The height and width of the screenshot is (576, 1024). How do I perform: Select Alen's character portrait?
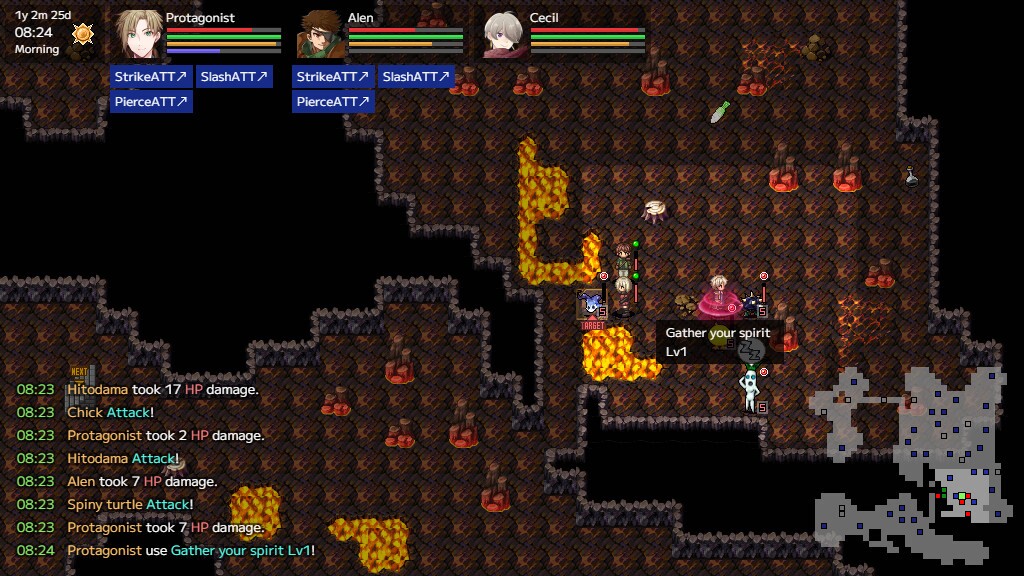click(320, 34)
